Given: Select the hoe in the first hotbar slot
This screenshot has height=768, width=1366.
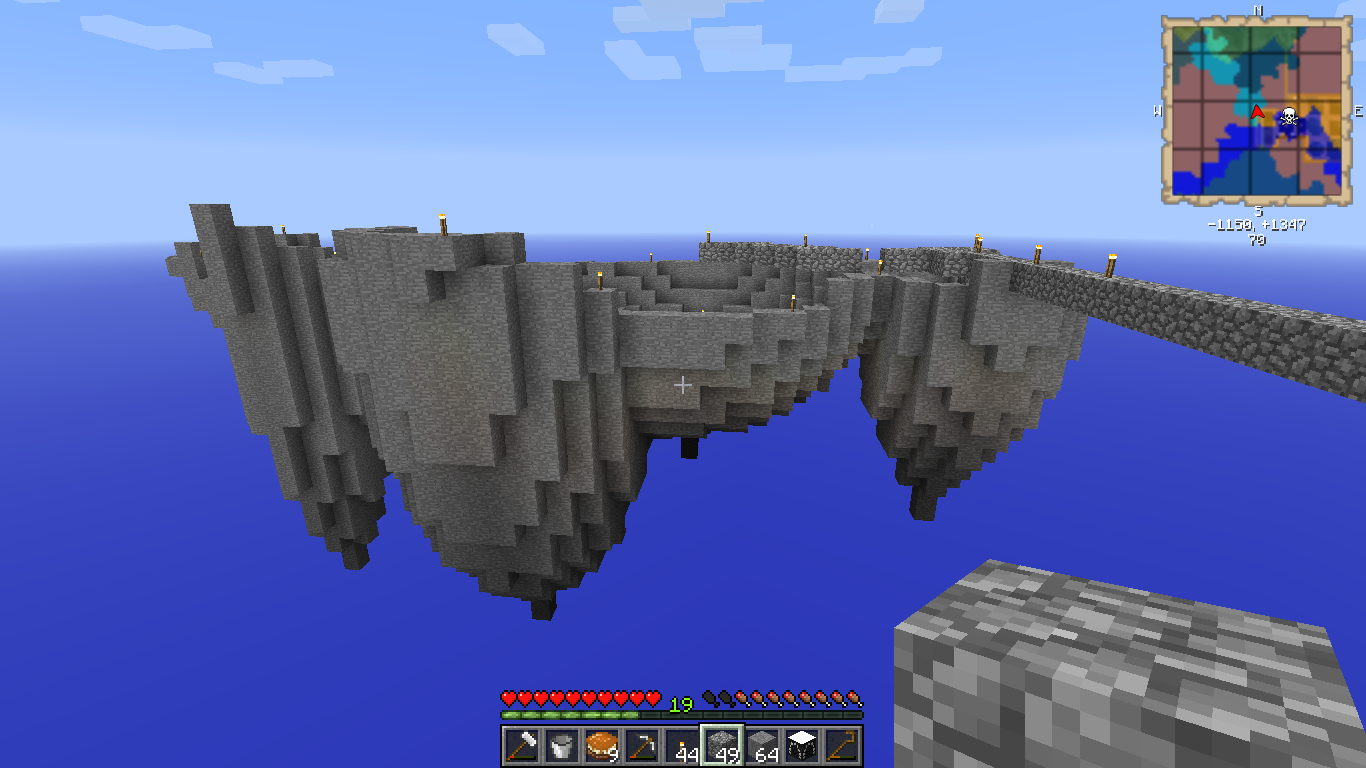Looking at the screenshot, I should [x=521, y=745].
